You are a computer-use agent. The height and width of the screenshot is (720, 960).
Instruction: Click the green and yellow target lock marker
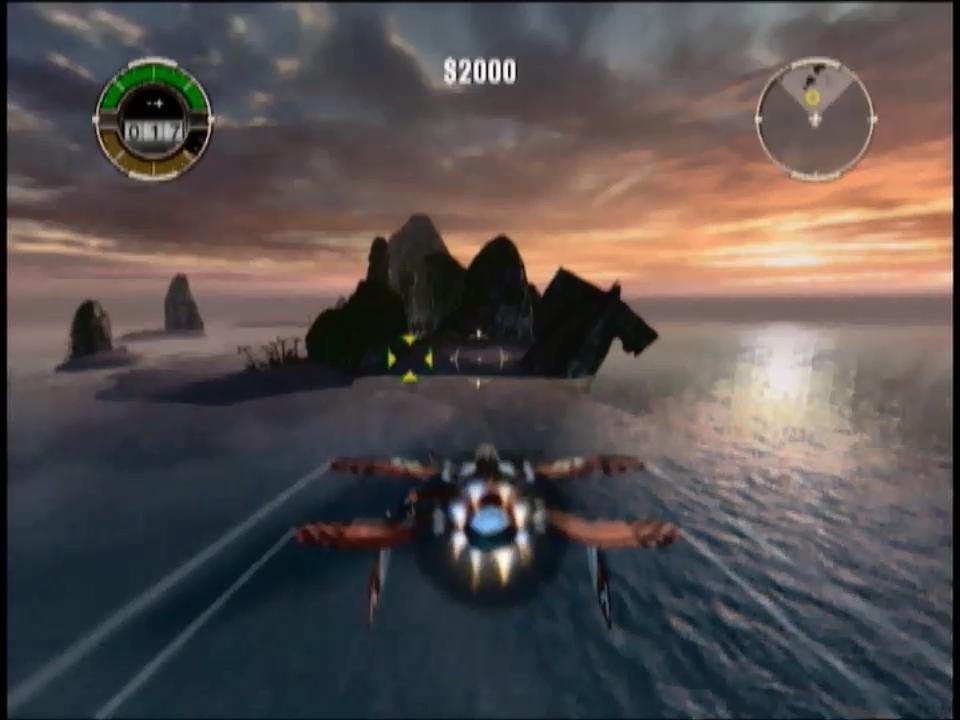click(409, 358)
